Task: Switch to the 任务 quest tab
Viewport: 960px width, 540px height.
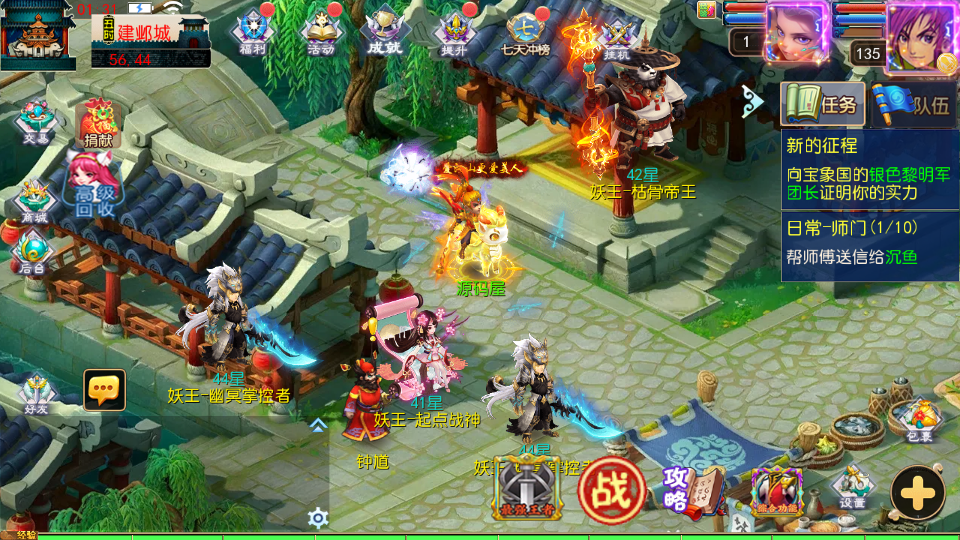Action: (x=822, y=104)
